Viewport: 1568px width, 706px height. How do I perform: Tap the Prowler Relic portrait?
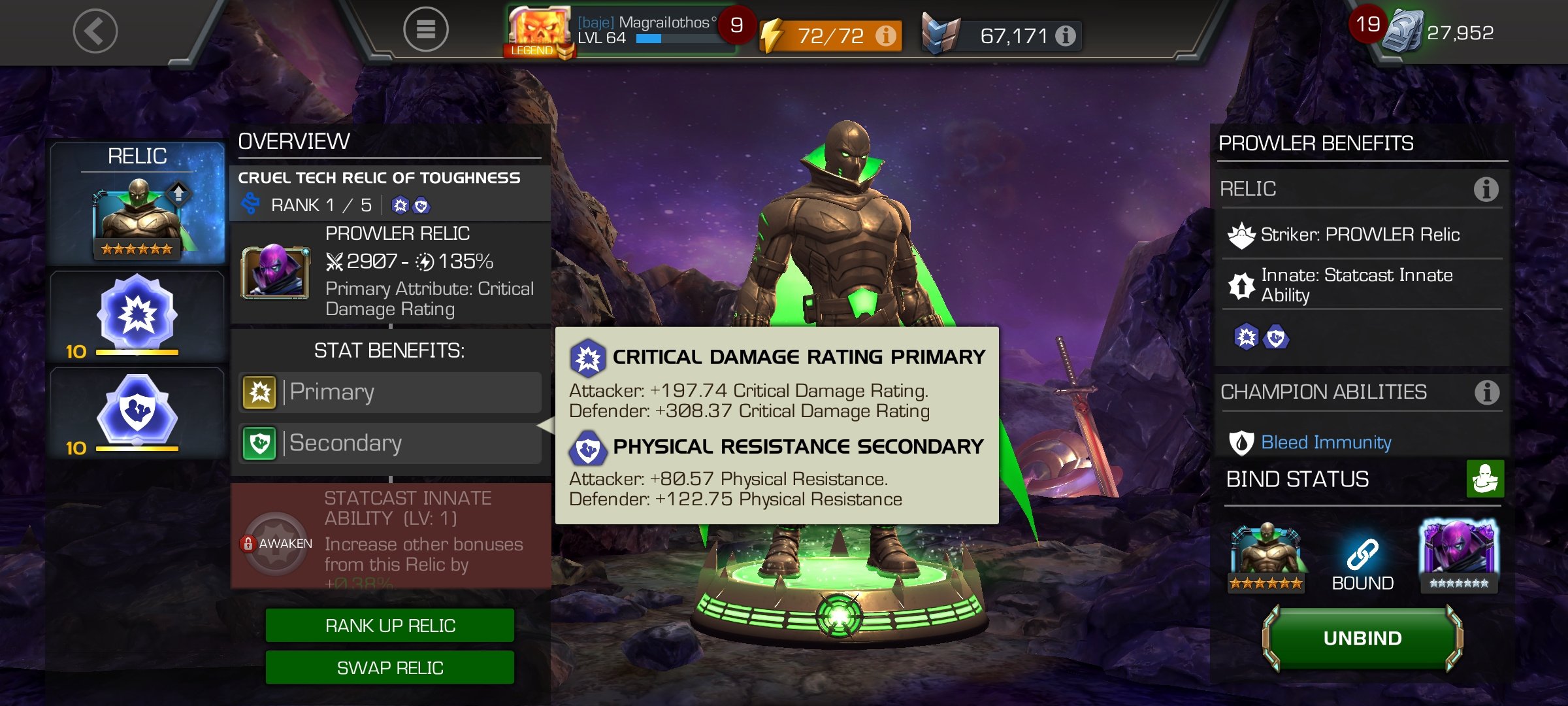275,272
